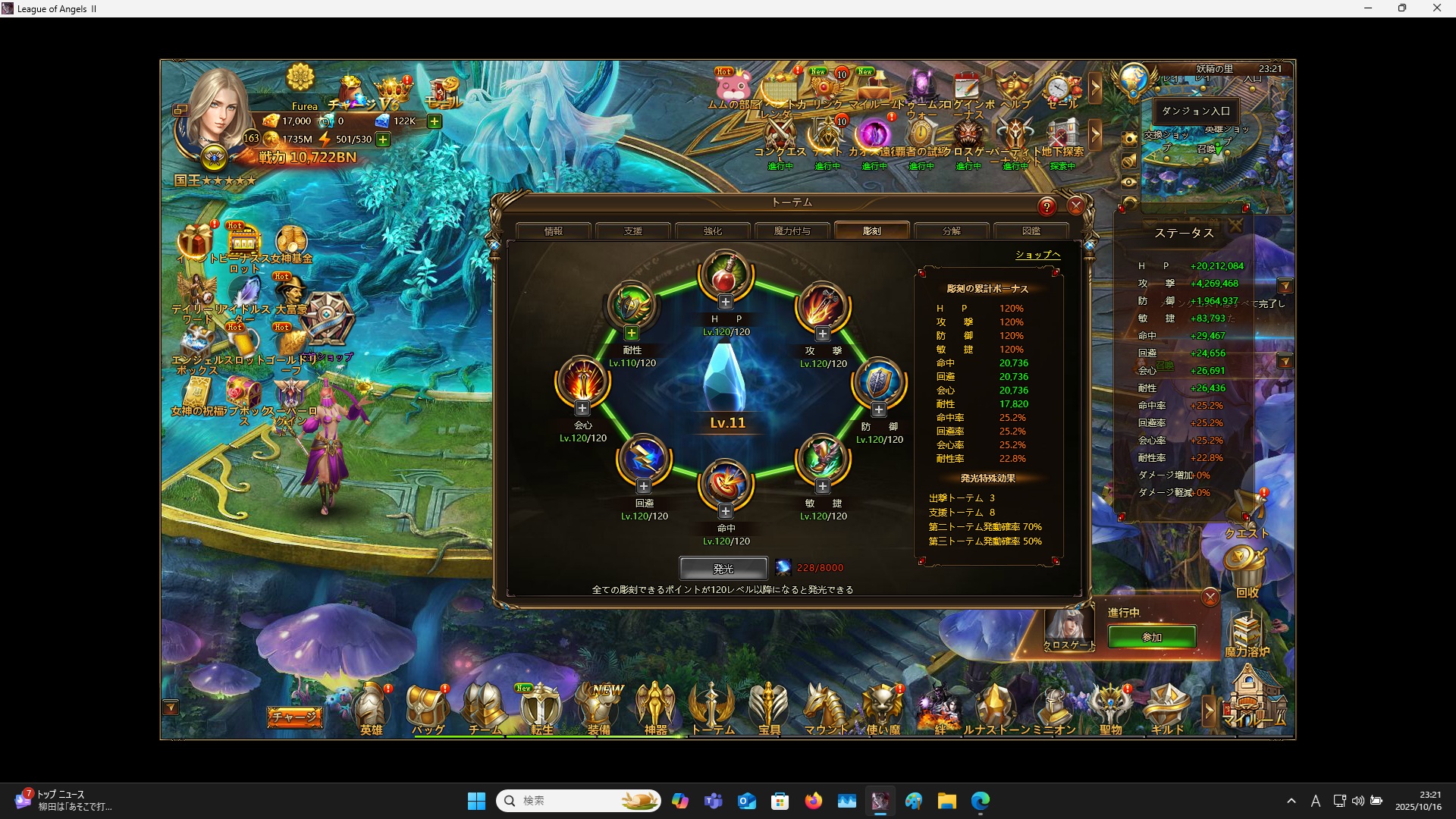Viewport: 1456px width, 819px height.
Task: Select the 分解 tab
Action: pos(952,231)
